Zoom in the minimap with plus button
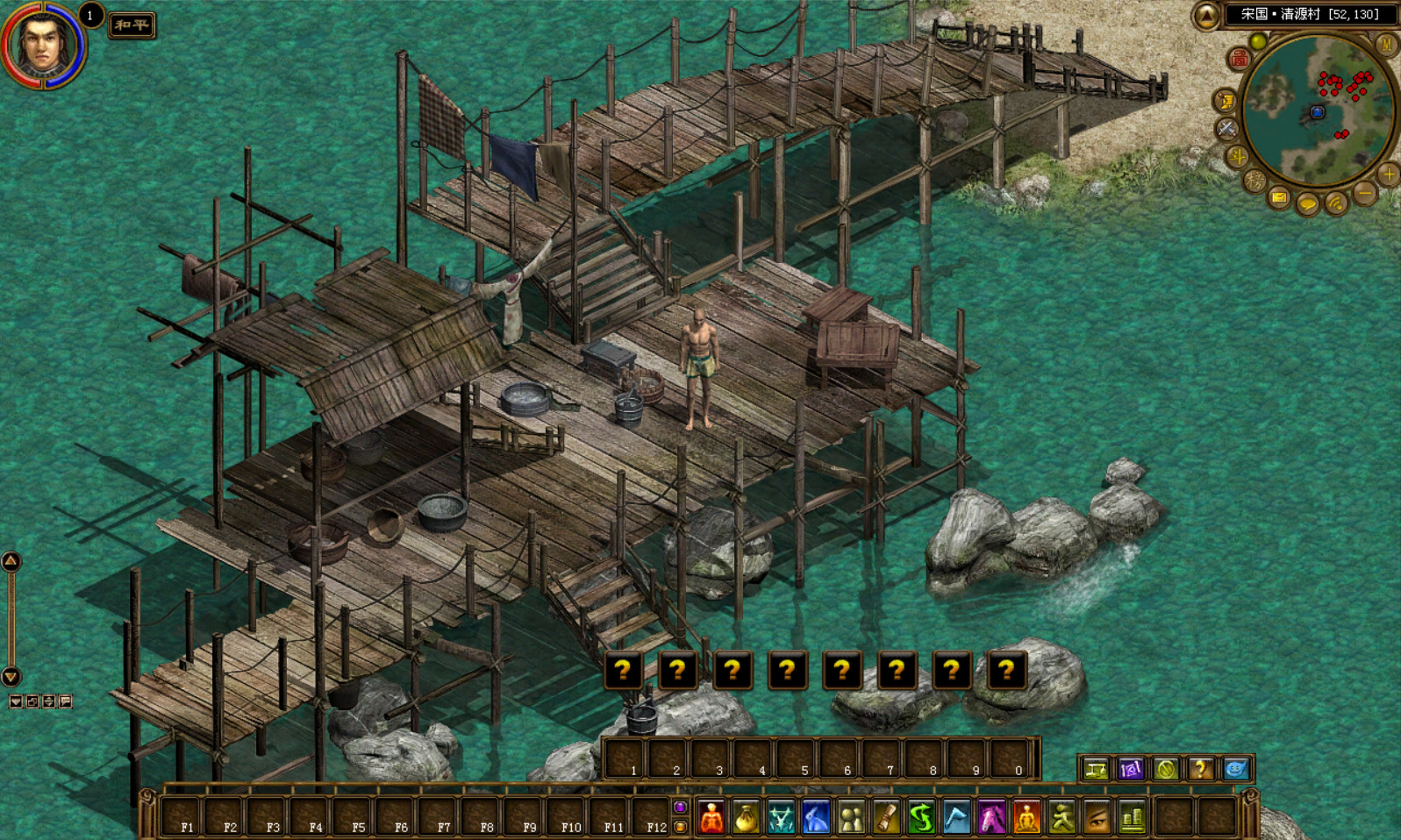Viewport: 1401px width, 840px height. click(x=1389, y=174)
